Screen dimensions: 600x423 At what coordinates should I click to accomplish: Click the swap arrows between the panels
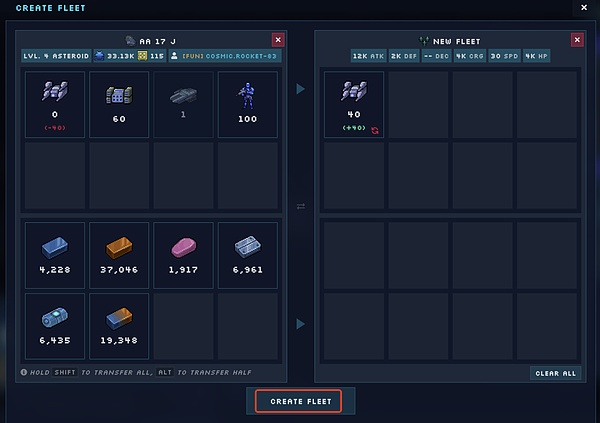point(301,206)
